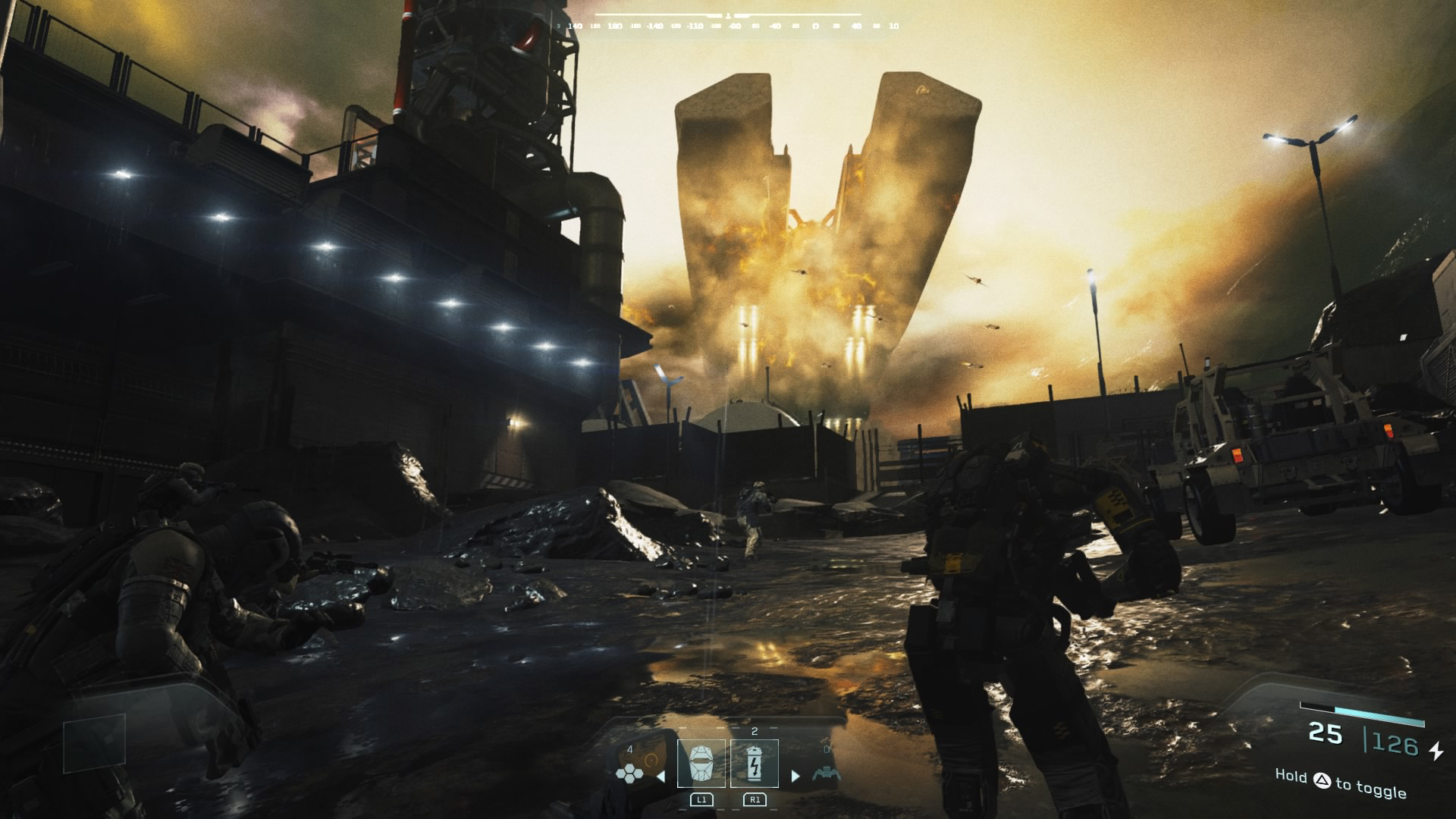
Task: Select the 0 compass heading label
Action: pyautogui.click(x=814, y=26)
